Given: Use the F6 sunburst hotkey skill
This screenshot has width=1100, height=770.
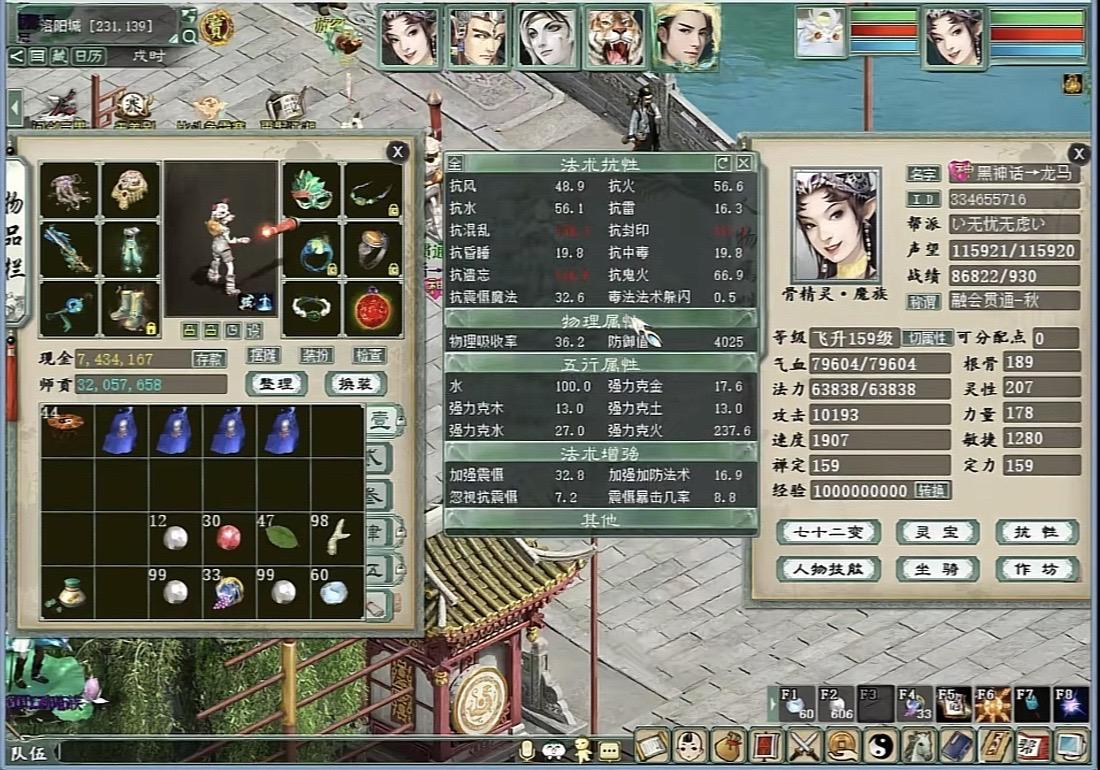Looking at the screenshot, I should click(992, 703).
